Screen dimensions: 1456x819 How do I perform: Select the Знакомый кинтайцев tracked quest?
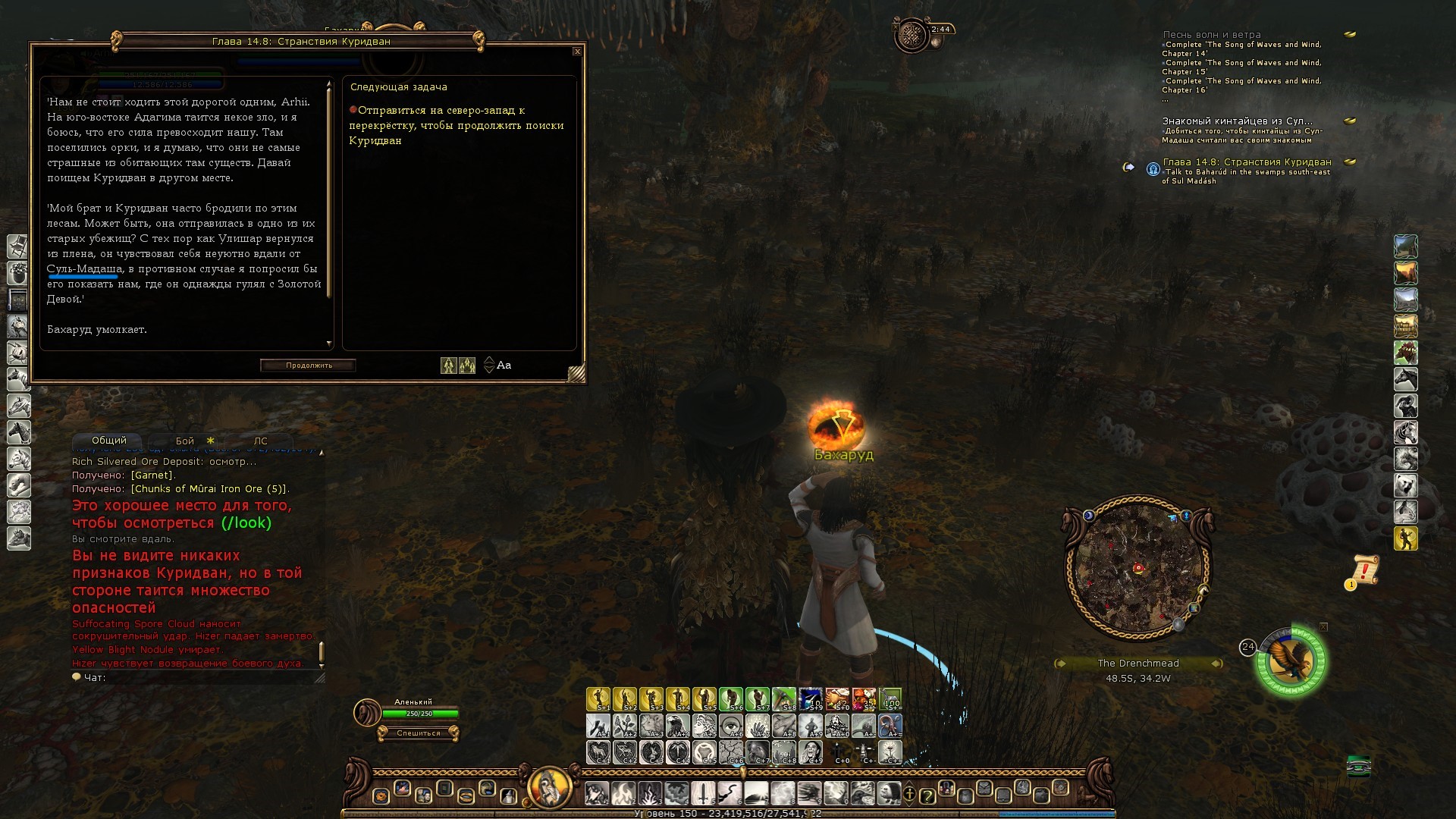click(x=1237, y=121)
